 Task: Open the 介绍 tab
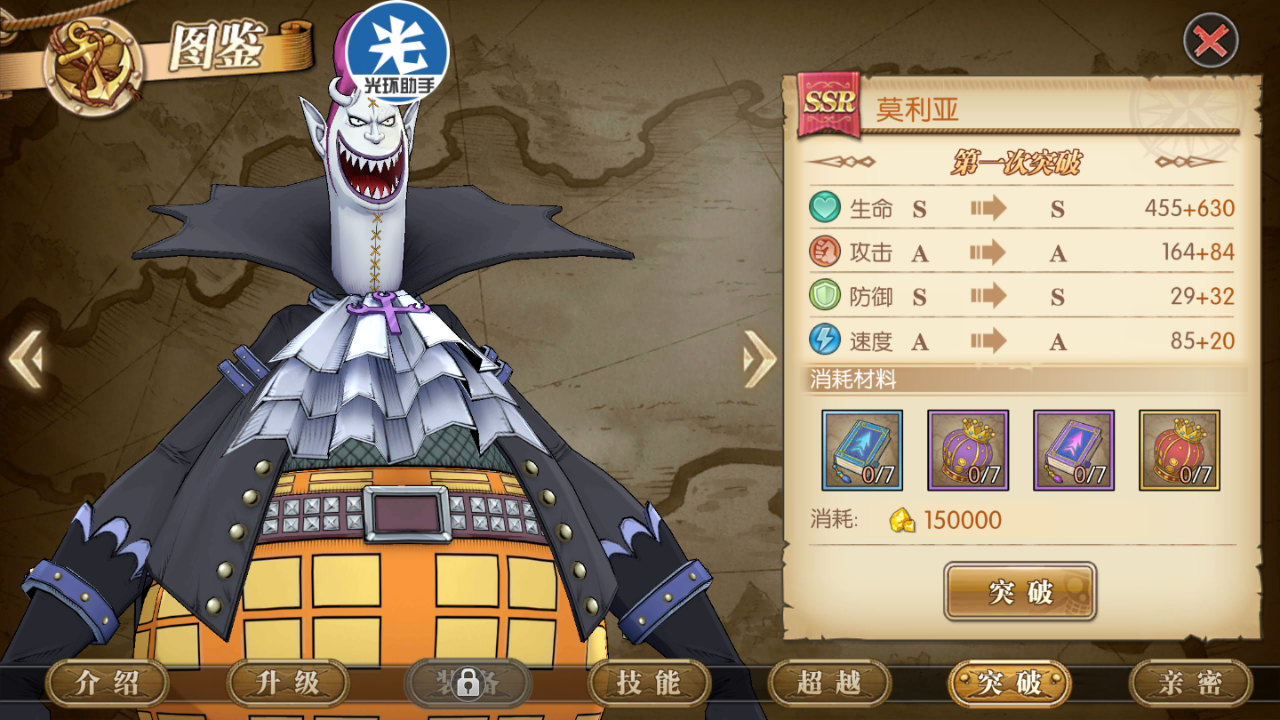coord(108,684)
